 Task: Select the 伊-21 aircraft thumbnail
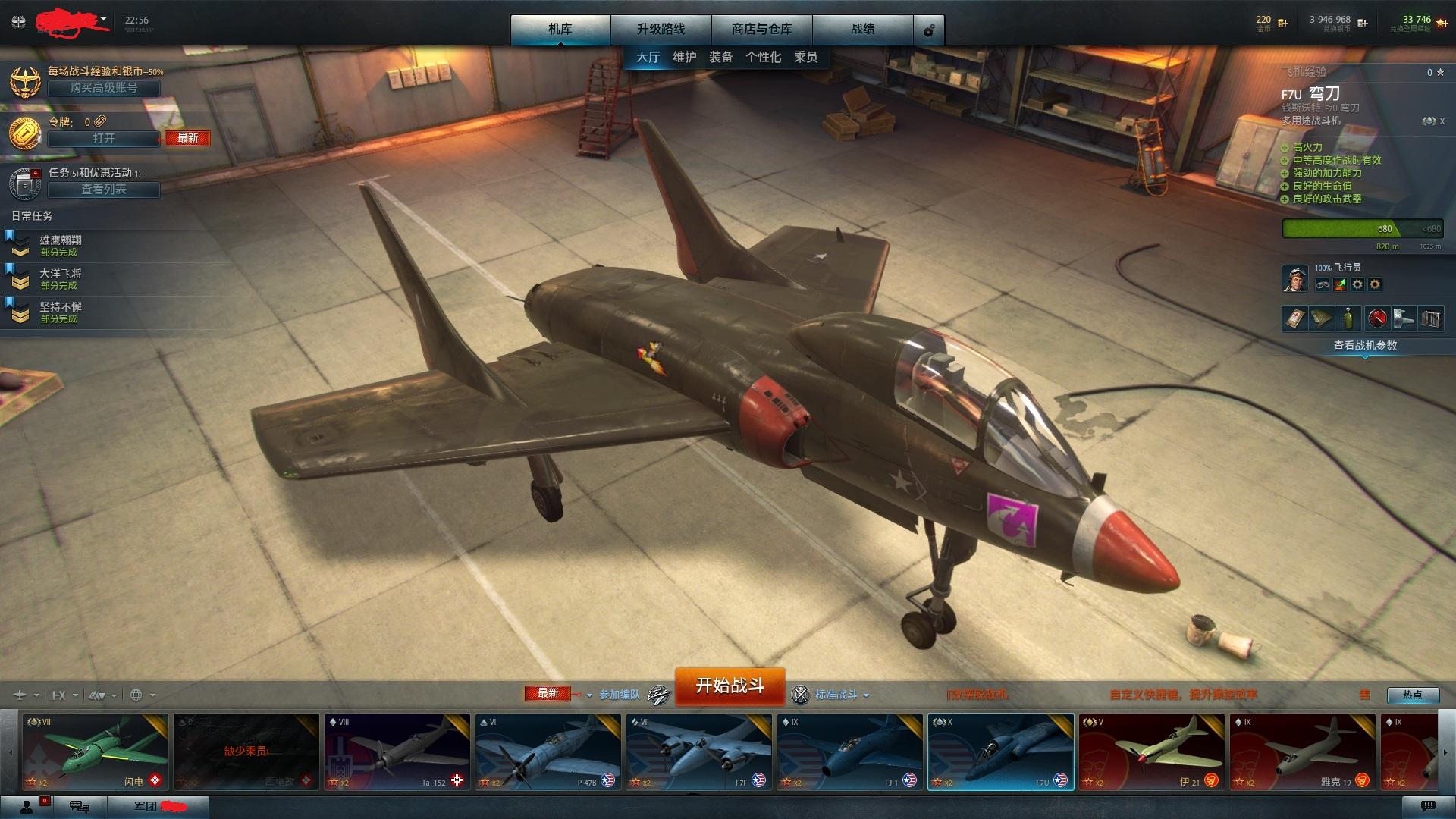coord(1151,752)
